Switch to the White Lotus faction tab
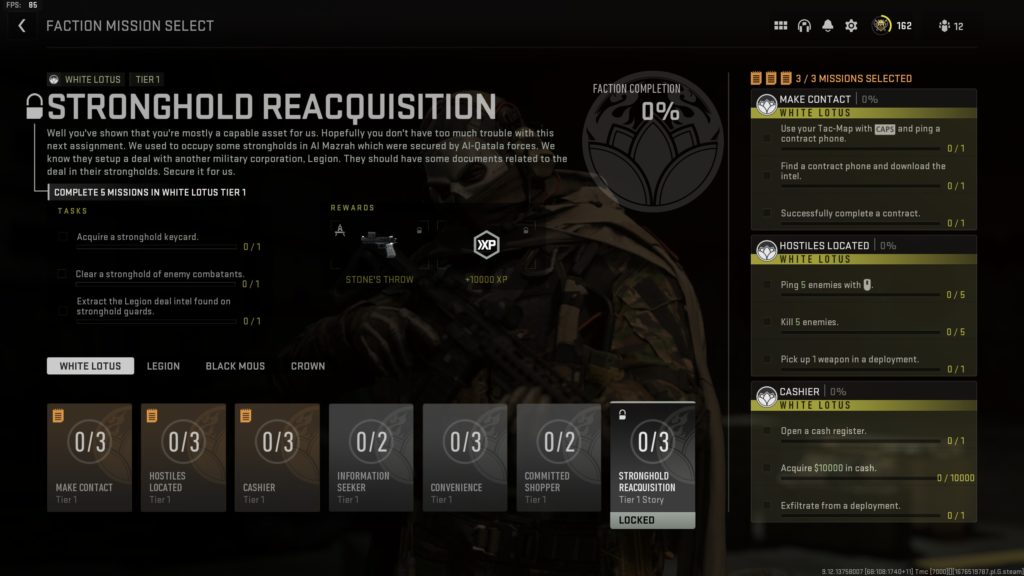1024x576 pixels. tap(90, 366)
